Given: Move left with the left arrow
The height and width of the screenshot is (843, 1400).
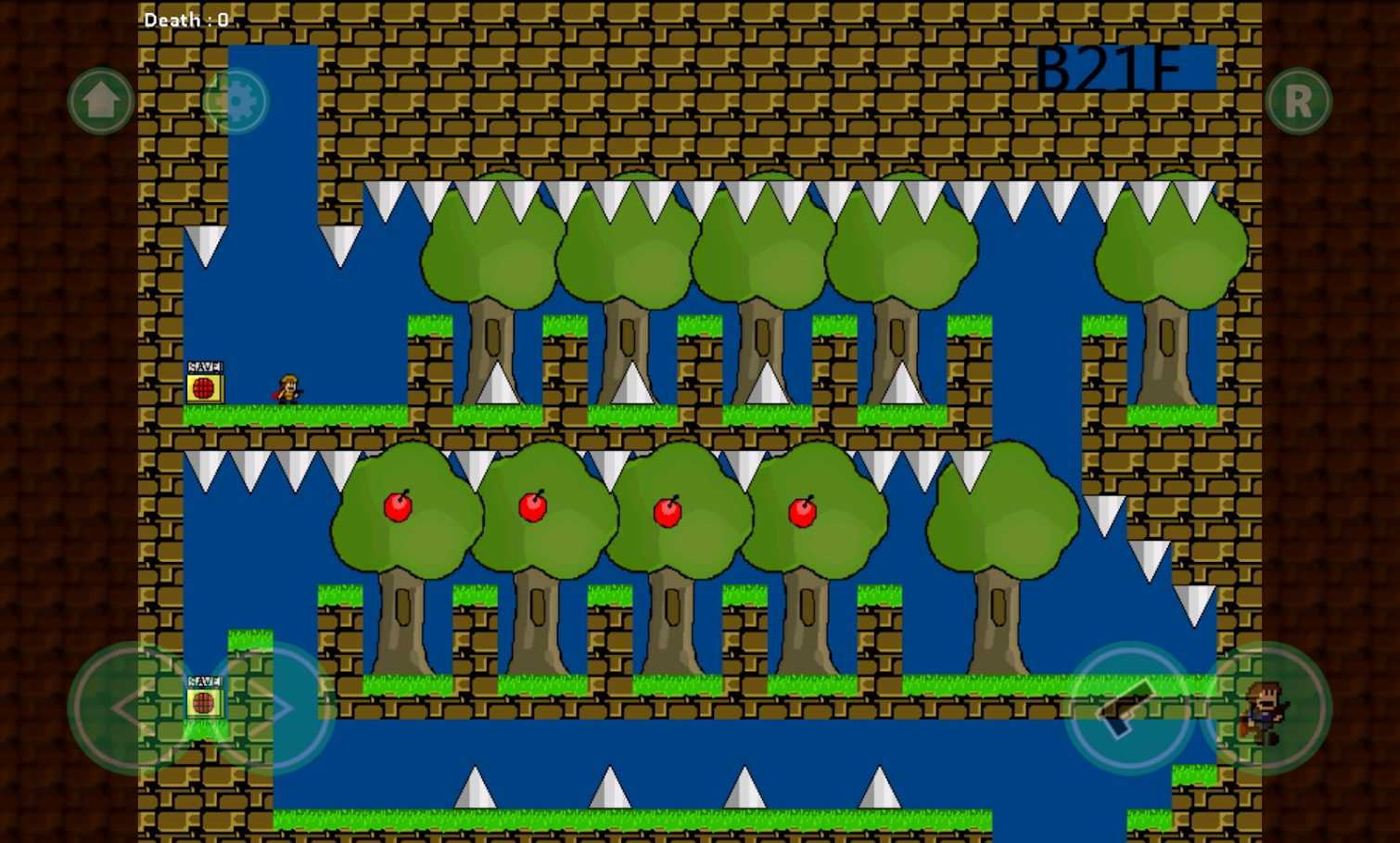Looking at the screenshot, I should click(134, 708).
